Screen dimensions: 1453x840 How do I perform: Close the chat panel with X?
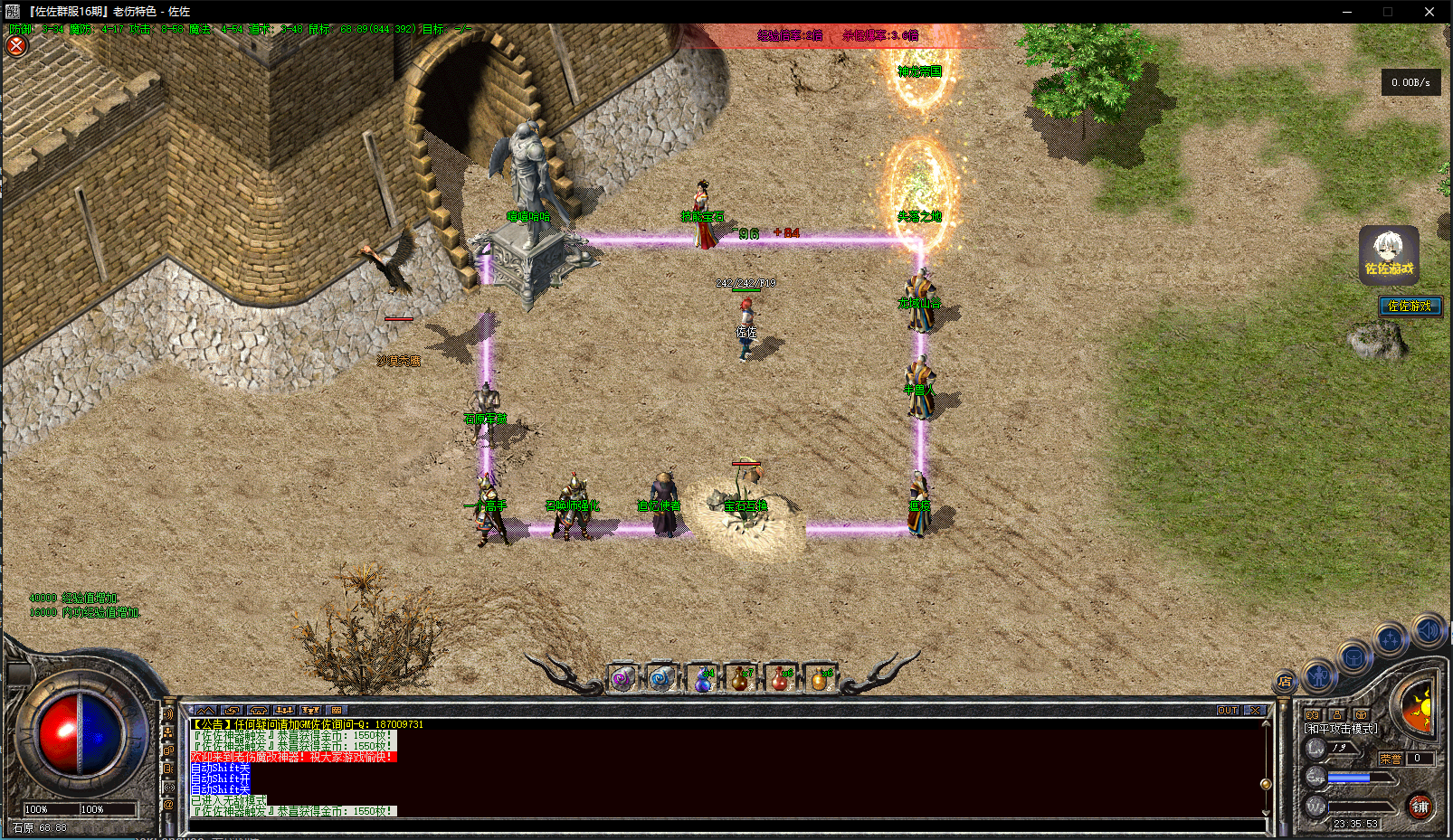coord(1255,711)
